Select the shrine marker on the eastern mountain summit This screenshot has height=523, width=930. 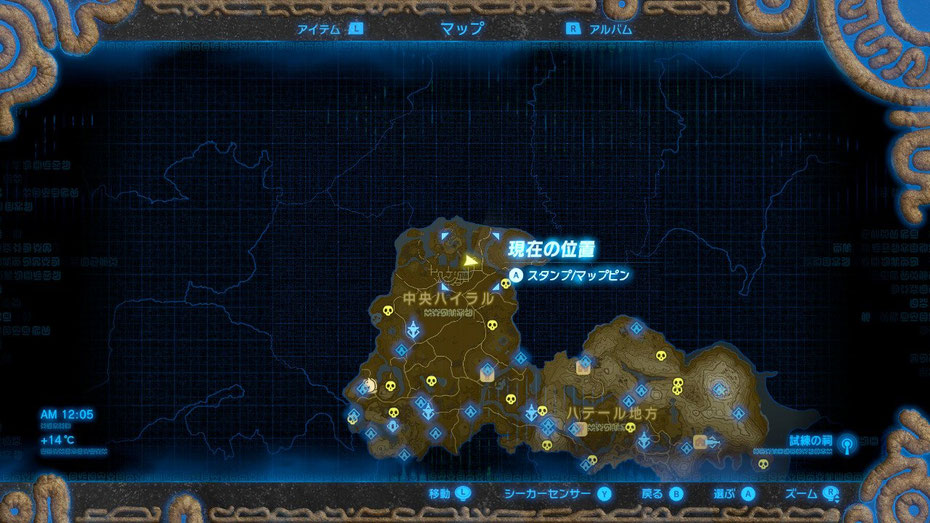[720, 391]
